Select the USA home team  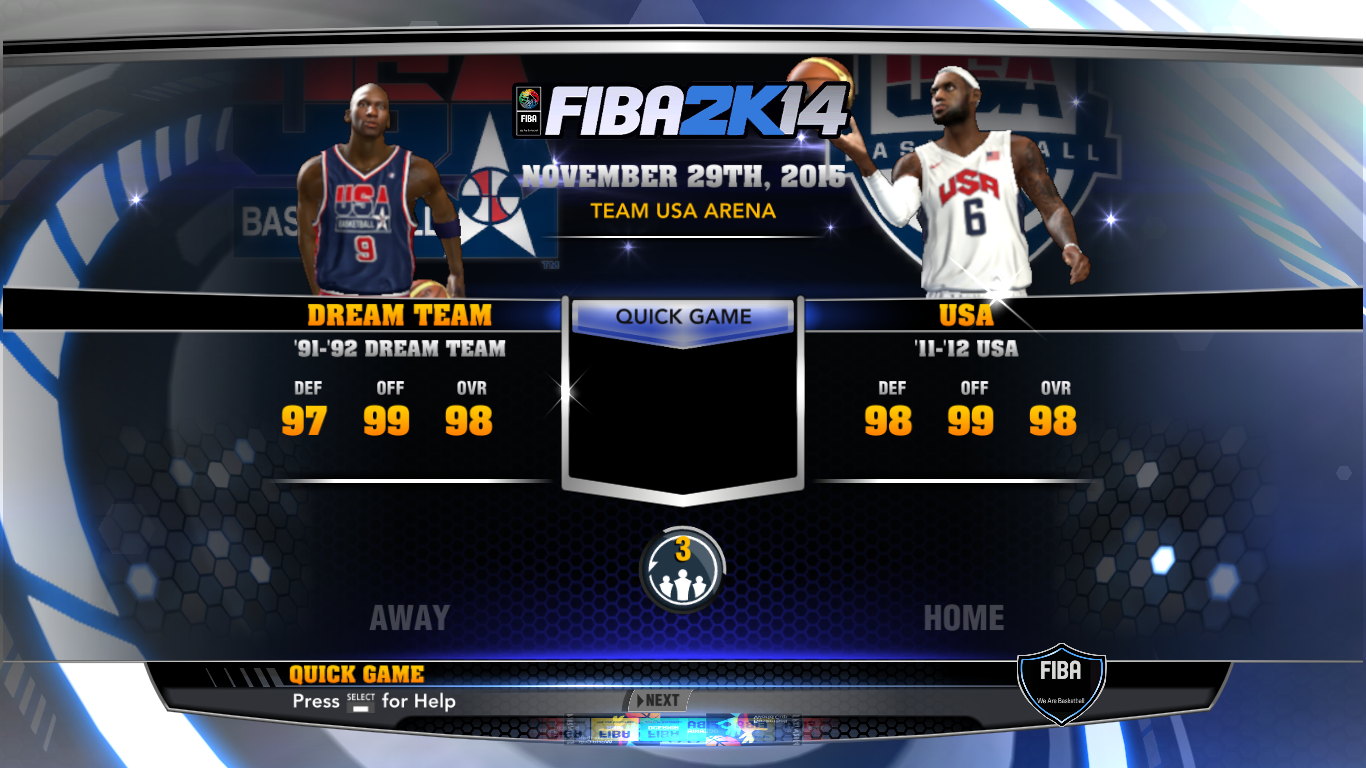(966, 315)
